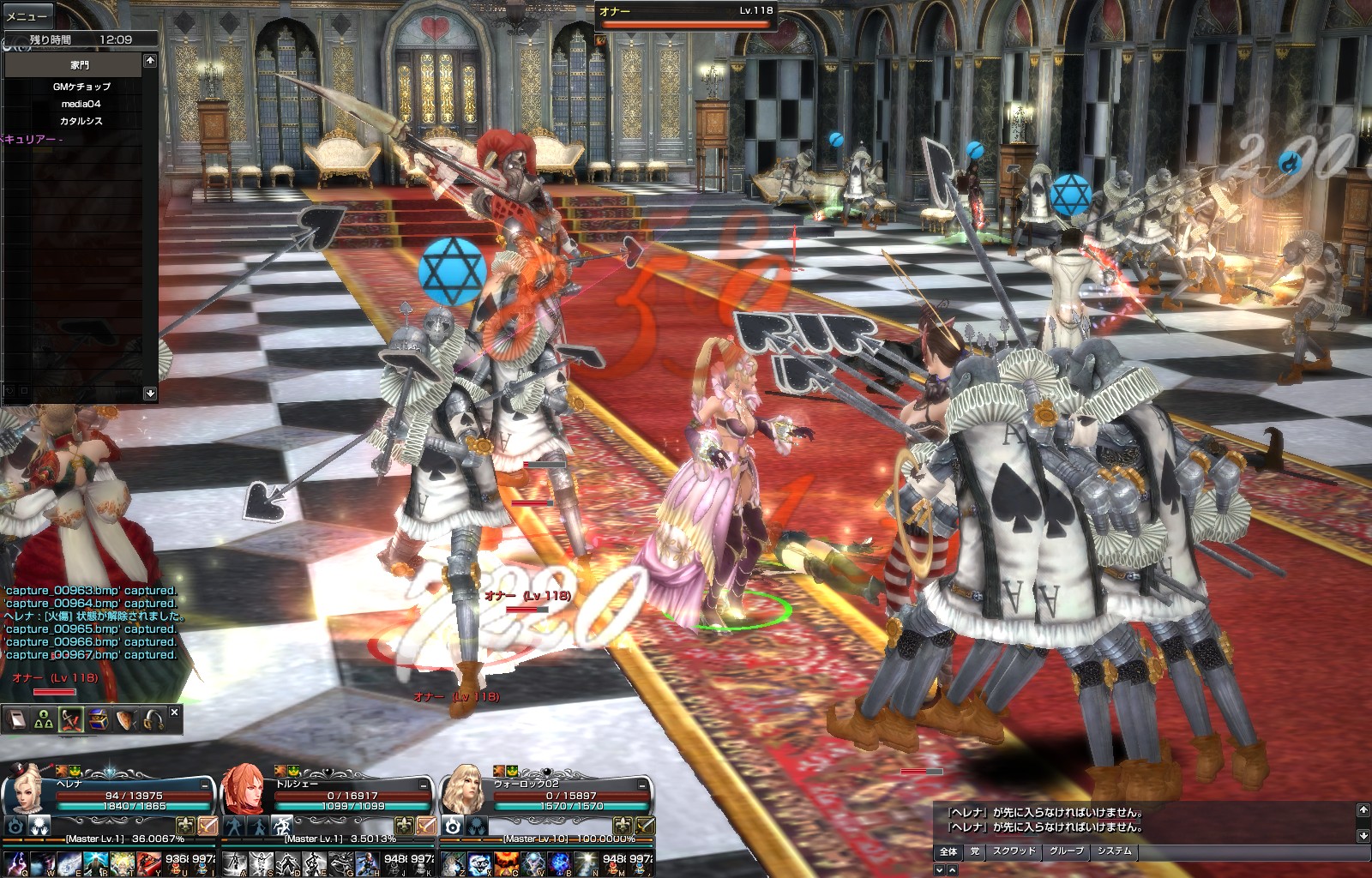Open the treasure chest toolbar icon

coord(98,719)
